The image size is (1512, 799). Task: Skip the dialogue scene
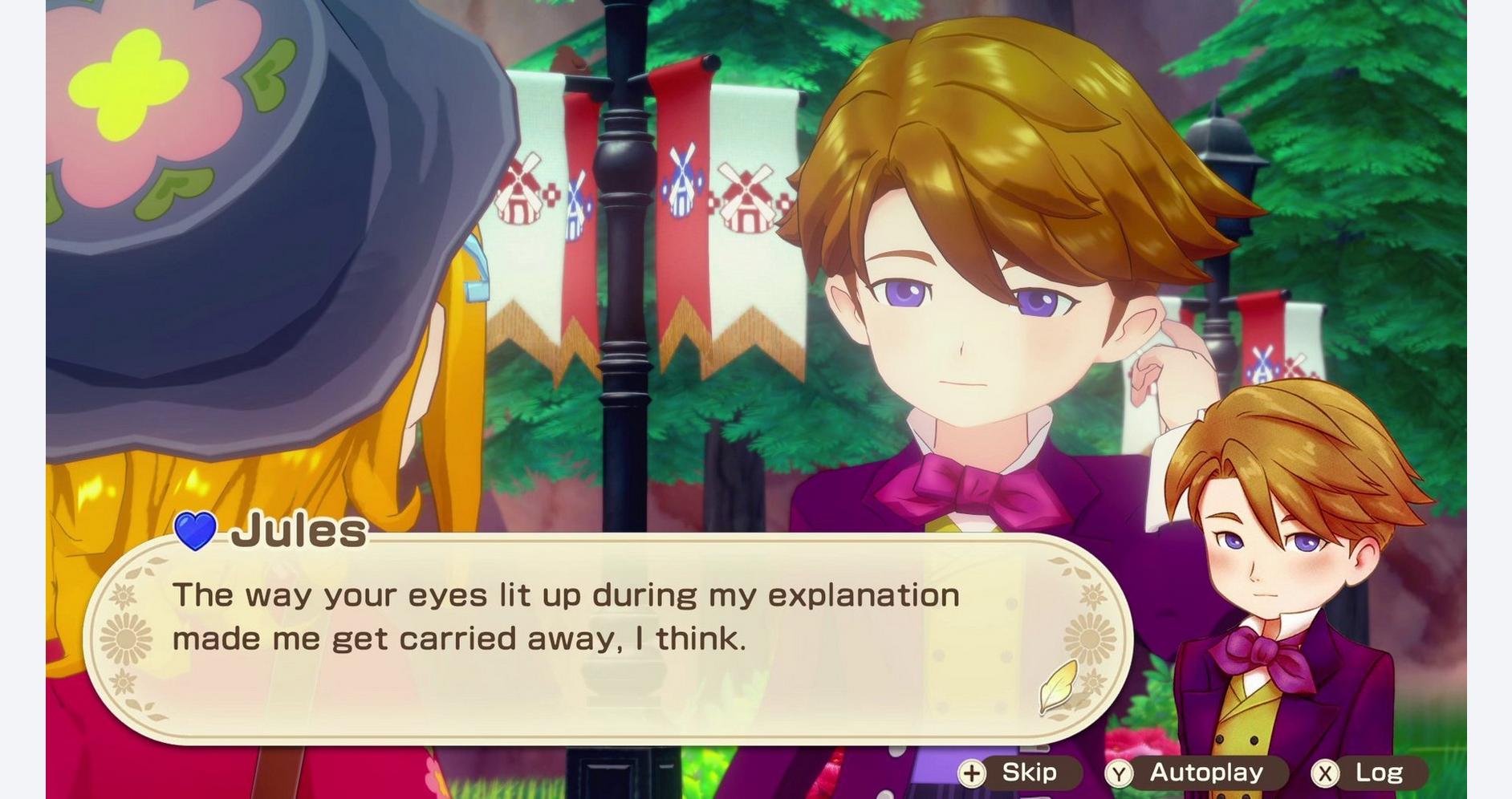pyautogui.click(x=1018, y=773)
